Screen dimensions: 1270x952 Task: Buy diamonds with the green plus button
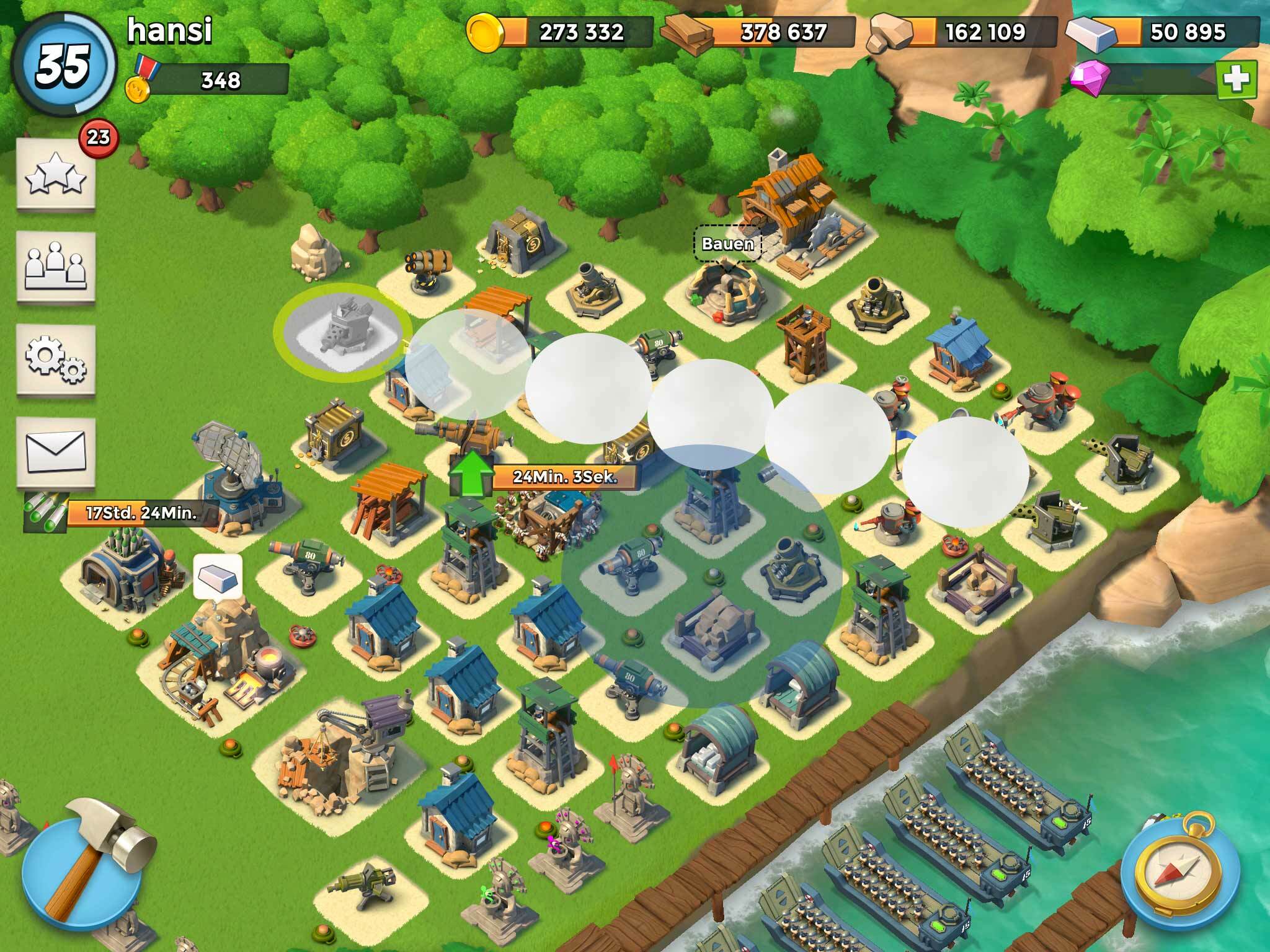point(1236,80)
